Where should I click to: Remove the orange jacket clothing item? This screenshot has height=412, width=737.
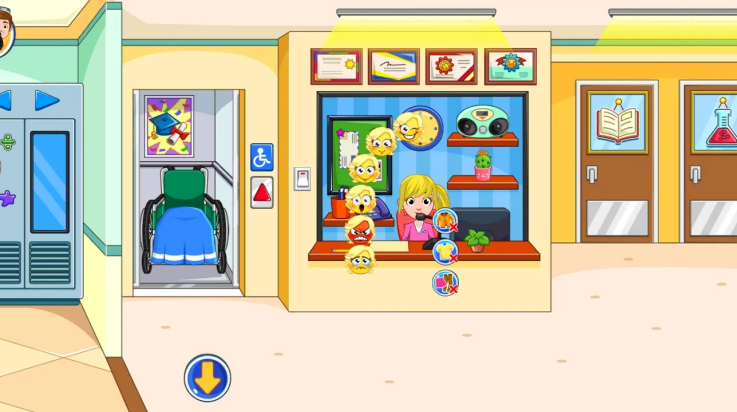(x=445, y=222)
